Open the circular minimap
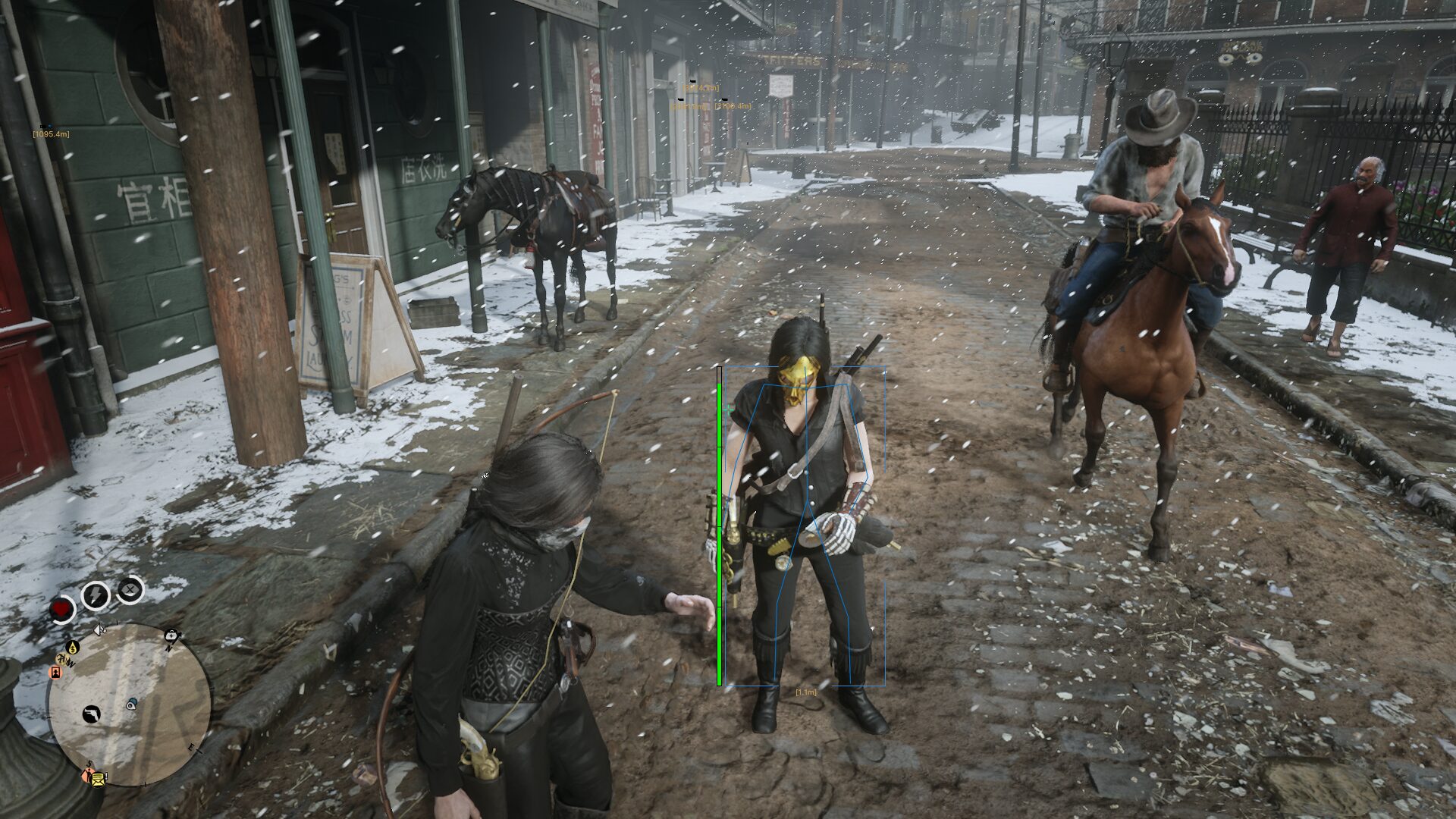 coord(129,704)
